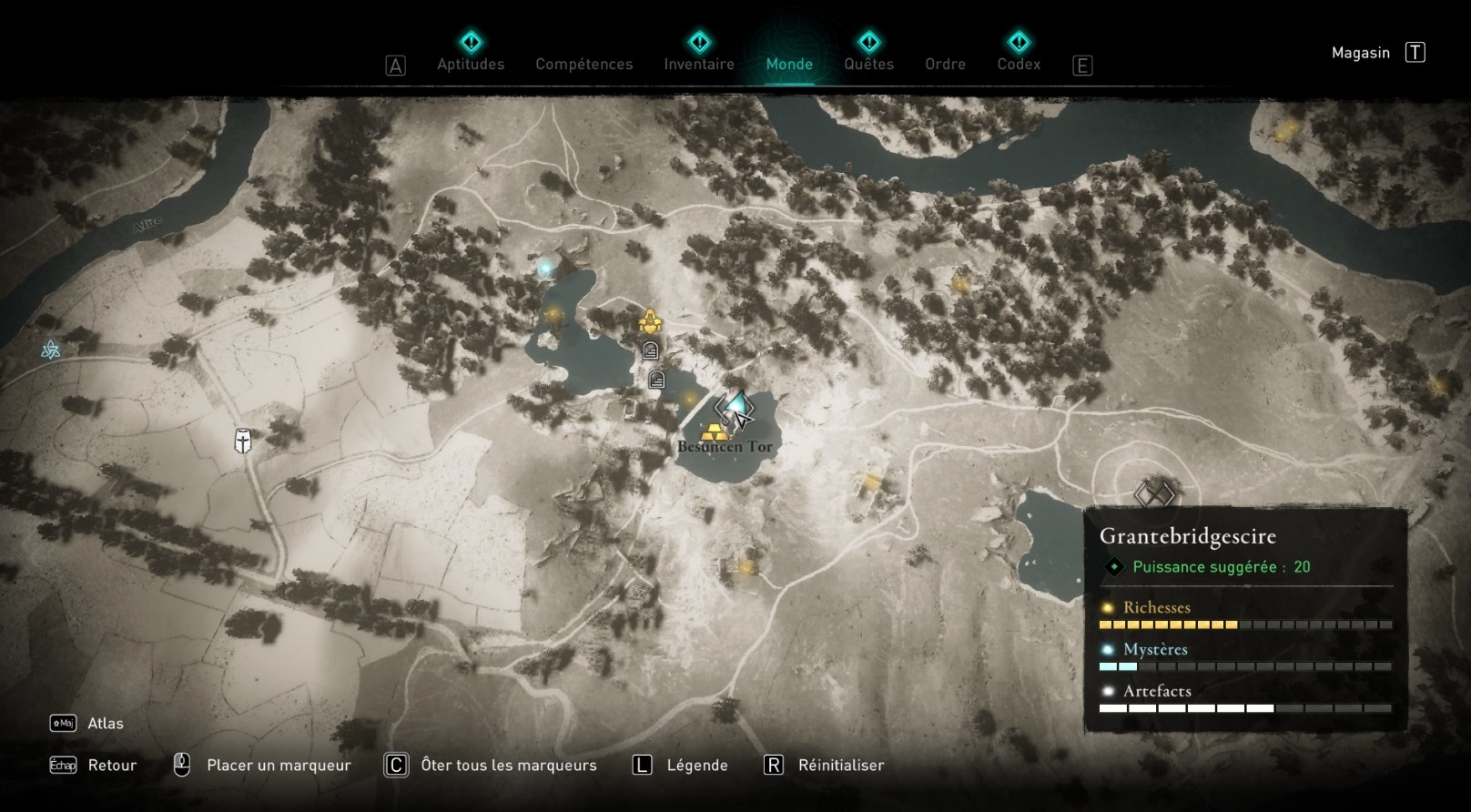The height and width of the screenshot is (812, 1471).
Task: Open the Quêtes tab
Action: [x=868, y=64]
